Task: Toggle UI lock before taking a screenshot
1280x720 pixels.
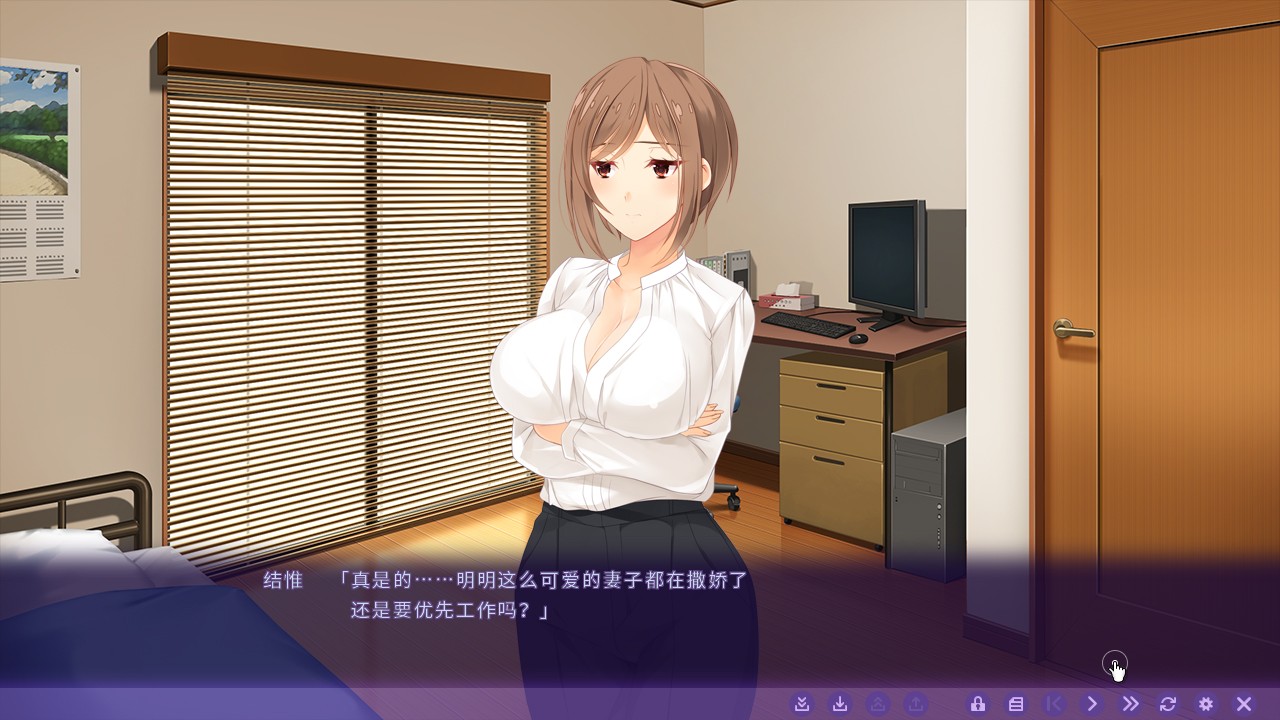Action: (x=980, y=703)
